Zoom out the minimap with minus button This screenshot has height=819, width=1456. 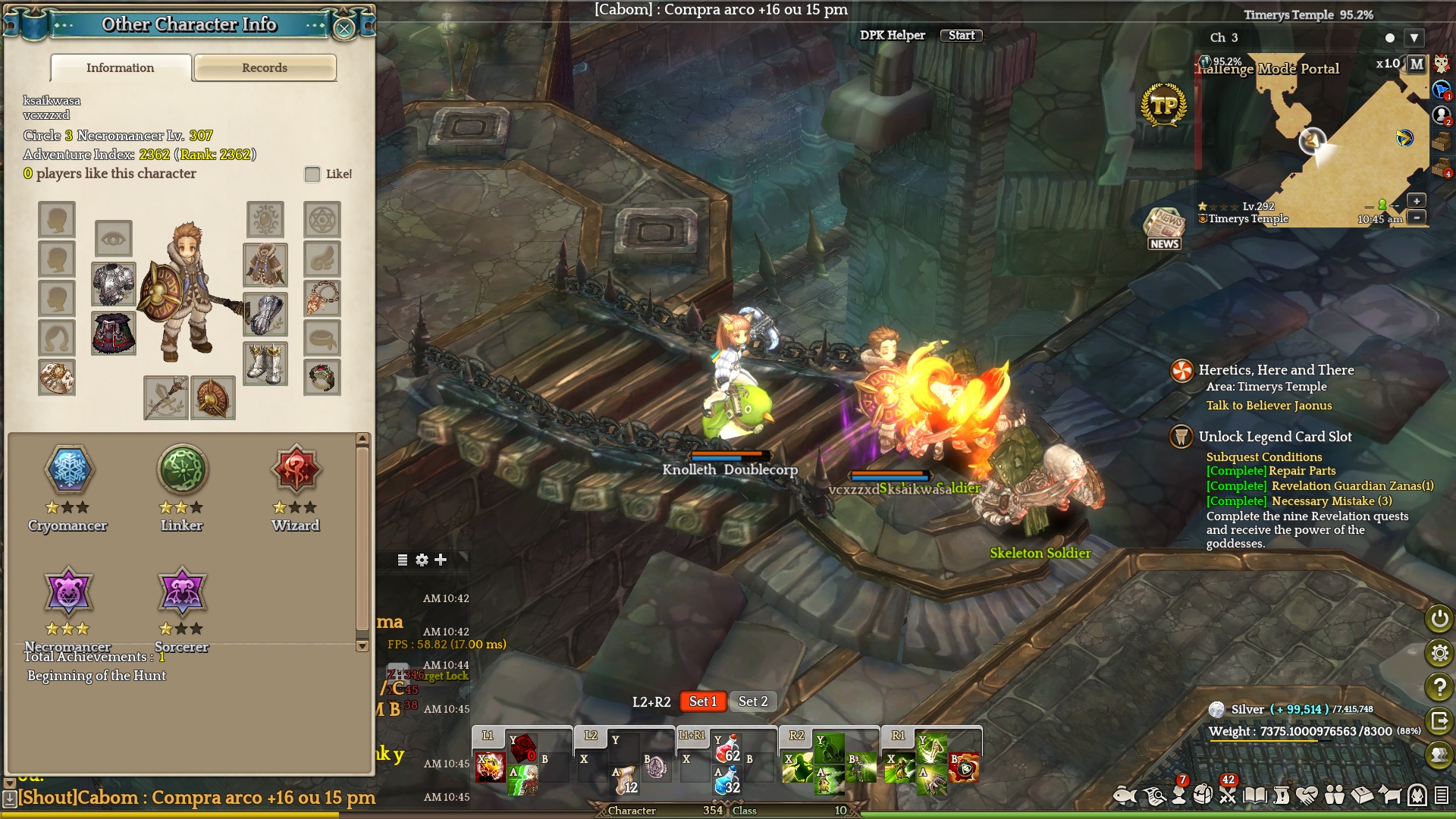click(x=1416, y=218)
